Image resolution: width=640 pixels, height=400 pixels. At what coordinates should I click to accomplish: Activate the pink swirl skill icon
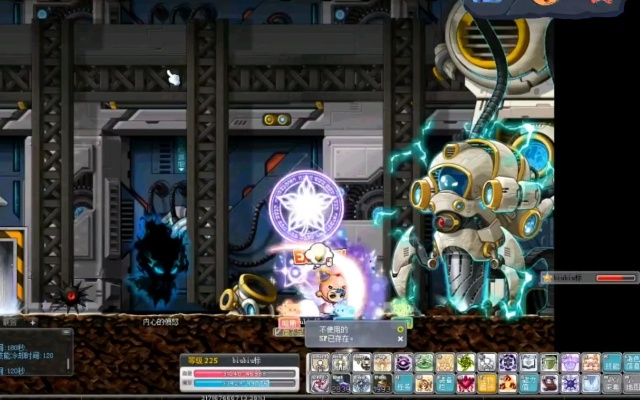[320, 383]
